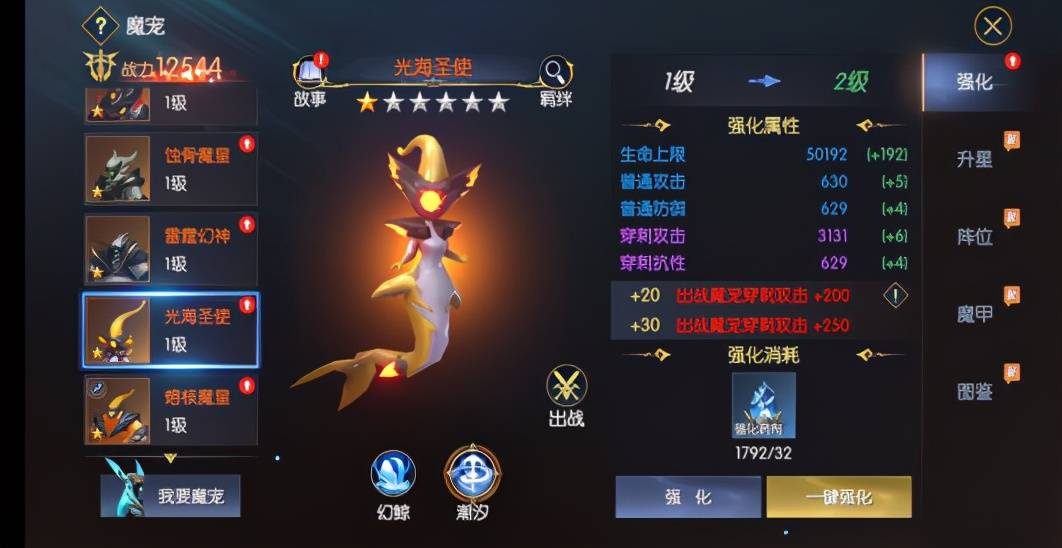Click the 我要魔宠 button
The height and width of the screenshot is (548, 1062).
coord(171,496)
